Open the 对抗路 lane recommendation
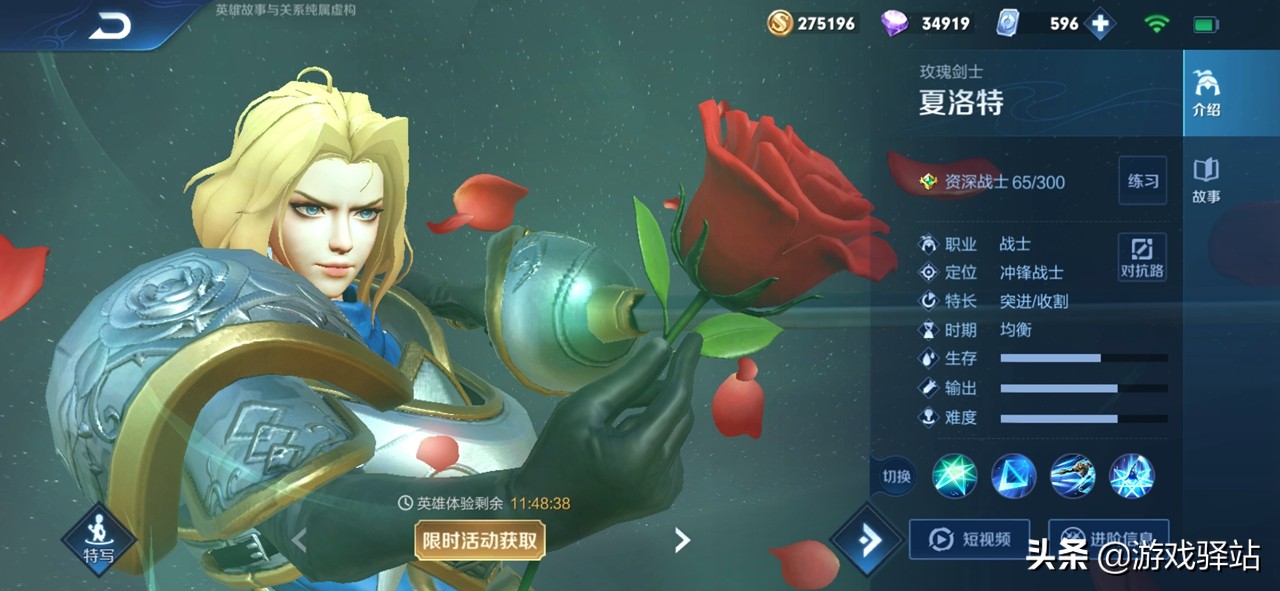Screen dimensions: 1280x591 pyautogui.click(x=1142, y=258)
